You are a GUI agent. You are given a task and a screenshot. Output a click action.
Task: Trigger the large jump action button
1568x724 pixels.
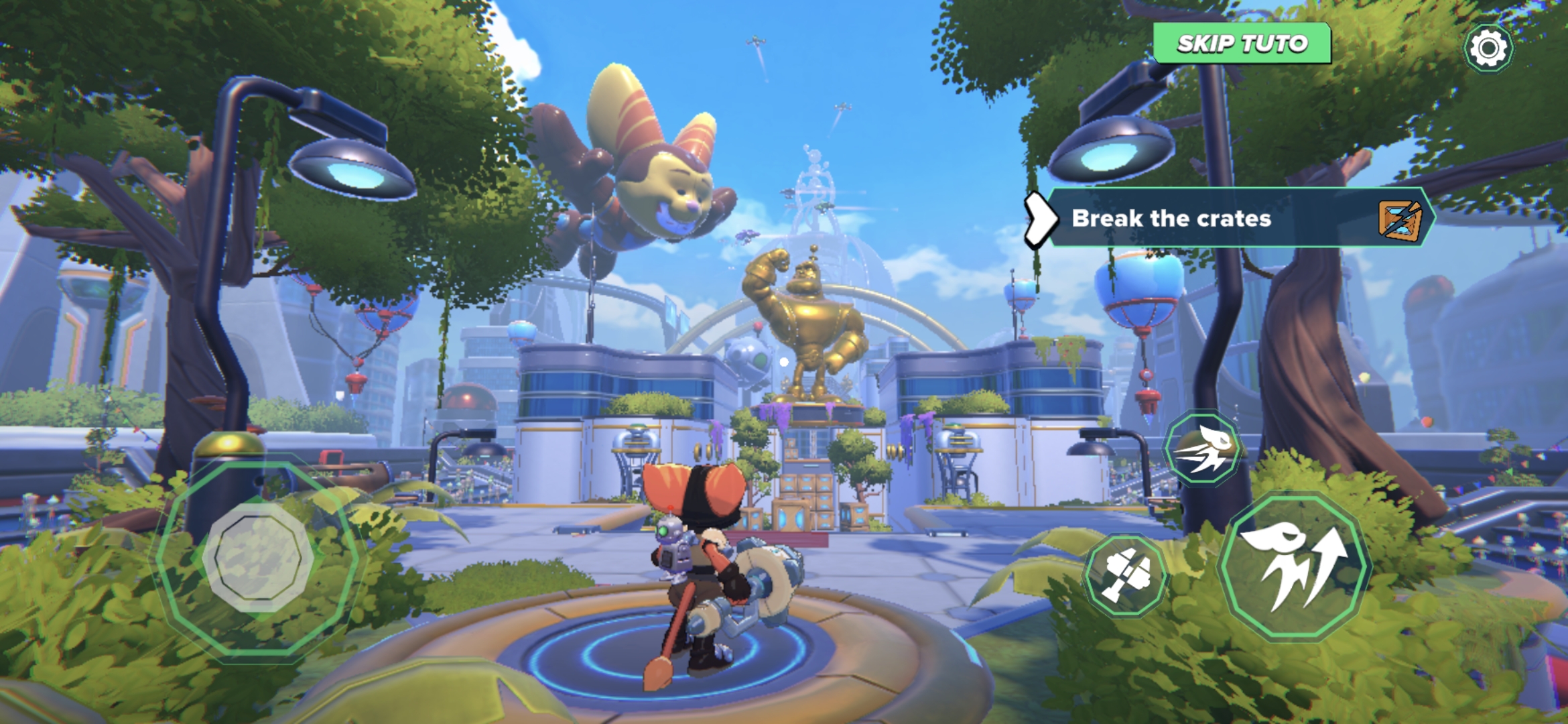click(x=1294, y=566)
